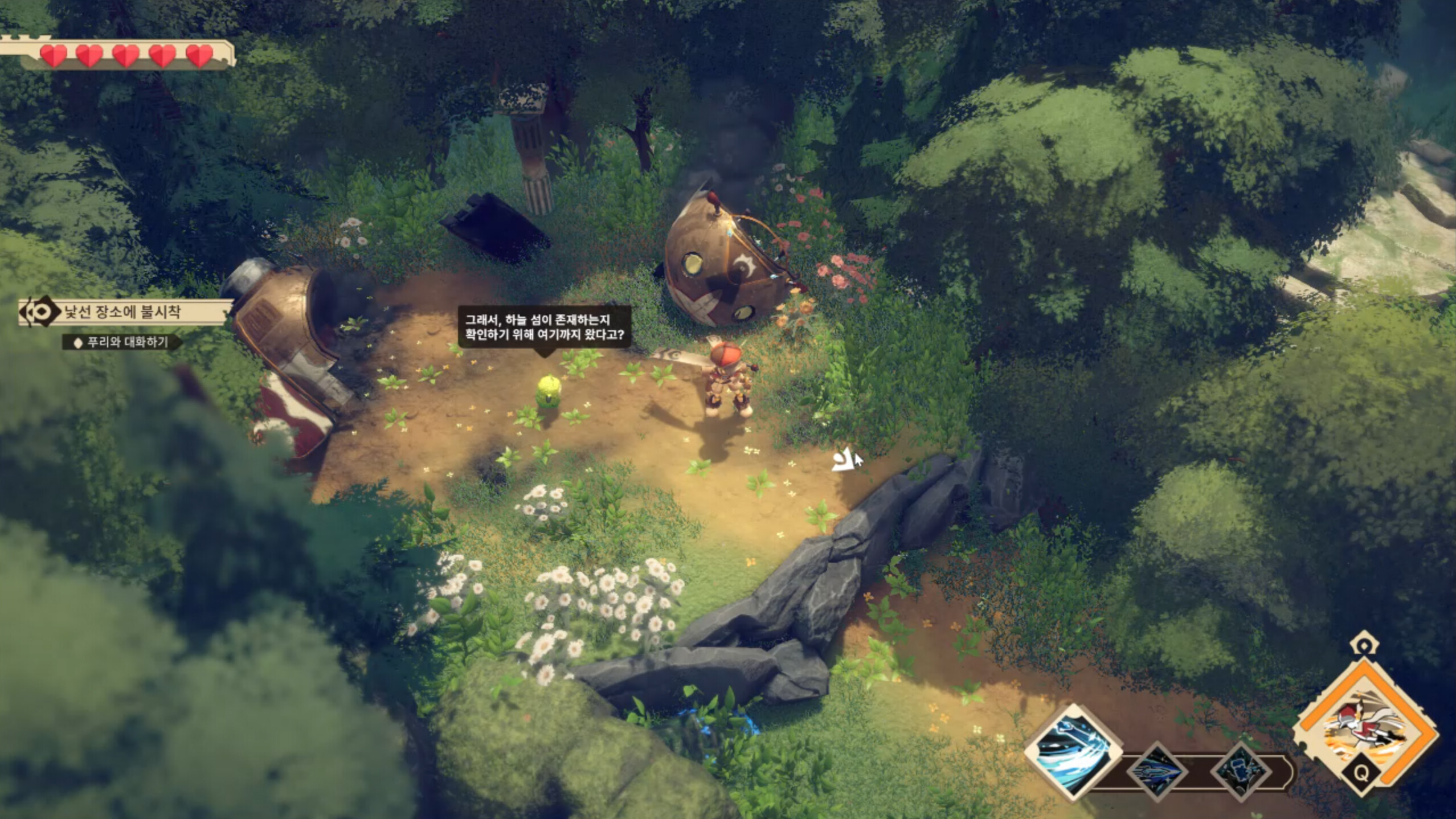1456x819 pixels.
Task: Click the first red heart in the health bar
Action: tap(53, 56)
